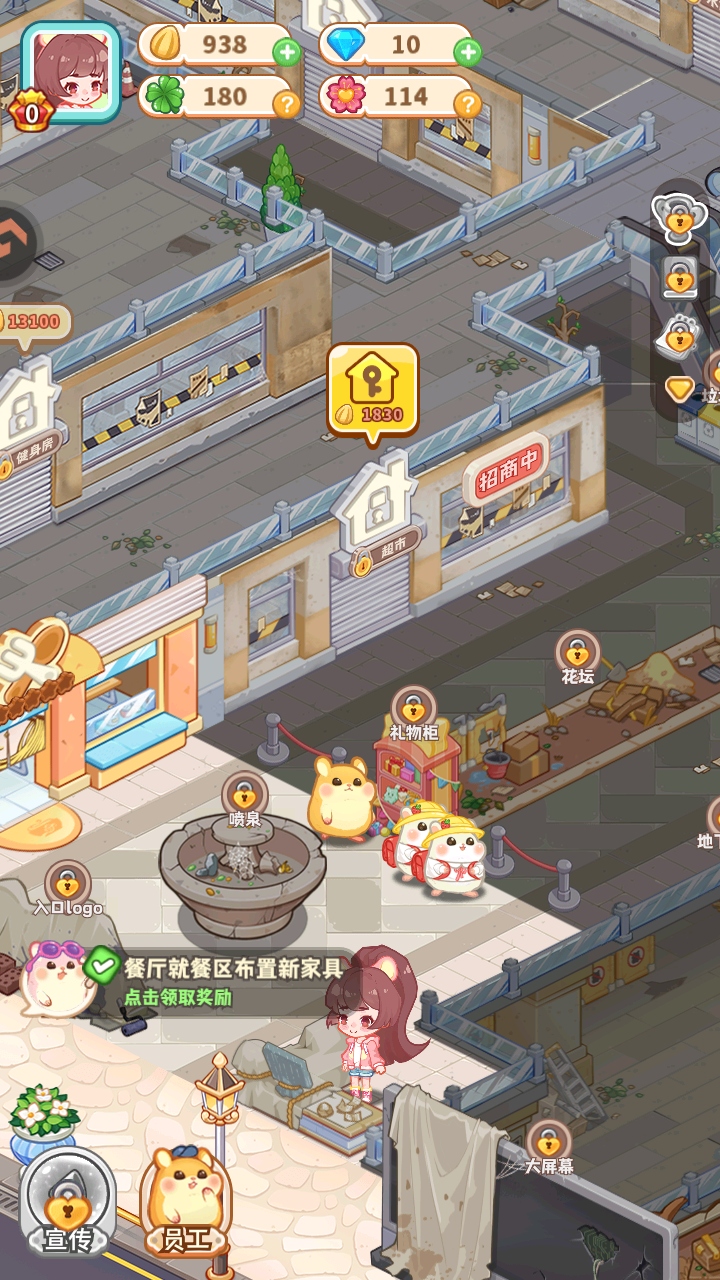Add diamonds with the green plus button
The image size is (720, 1280).
point(467,50)
